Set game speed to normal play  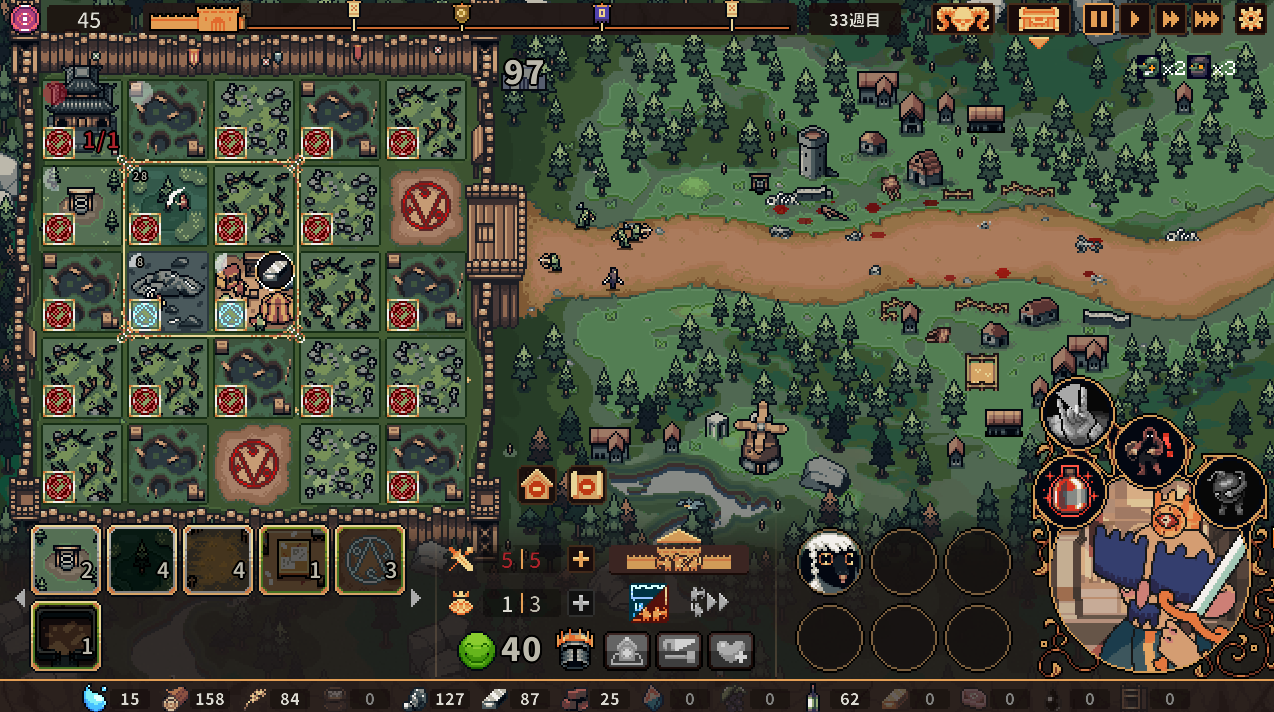tap(1134, 19)
